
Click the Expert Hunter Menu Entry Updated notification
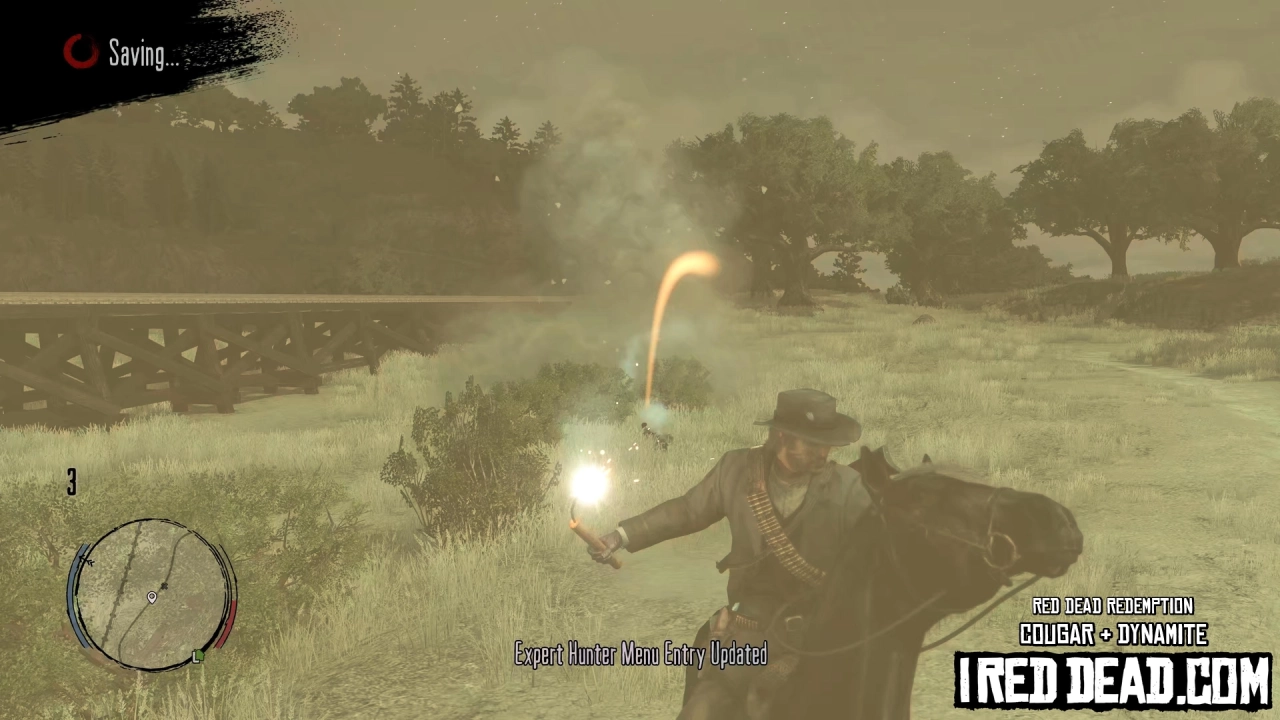coord(640,655)
